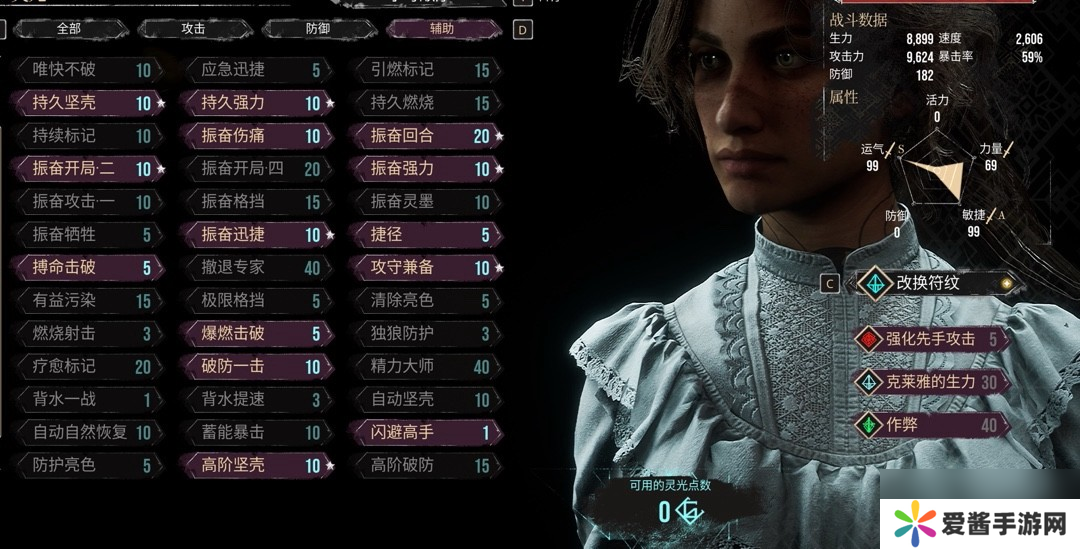Open the 防御 category tab

tap(318, 29)
